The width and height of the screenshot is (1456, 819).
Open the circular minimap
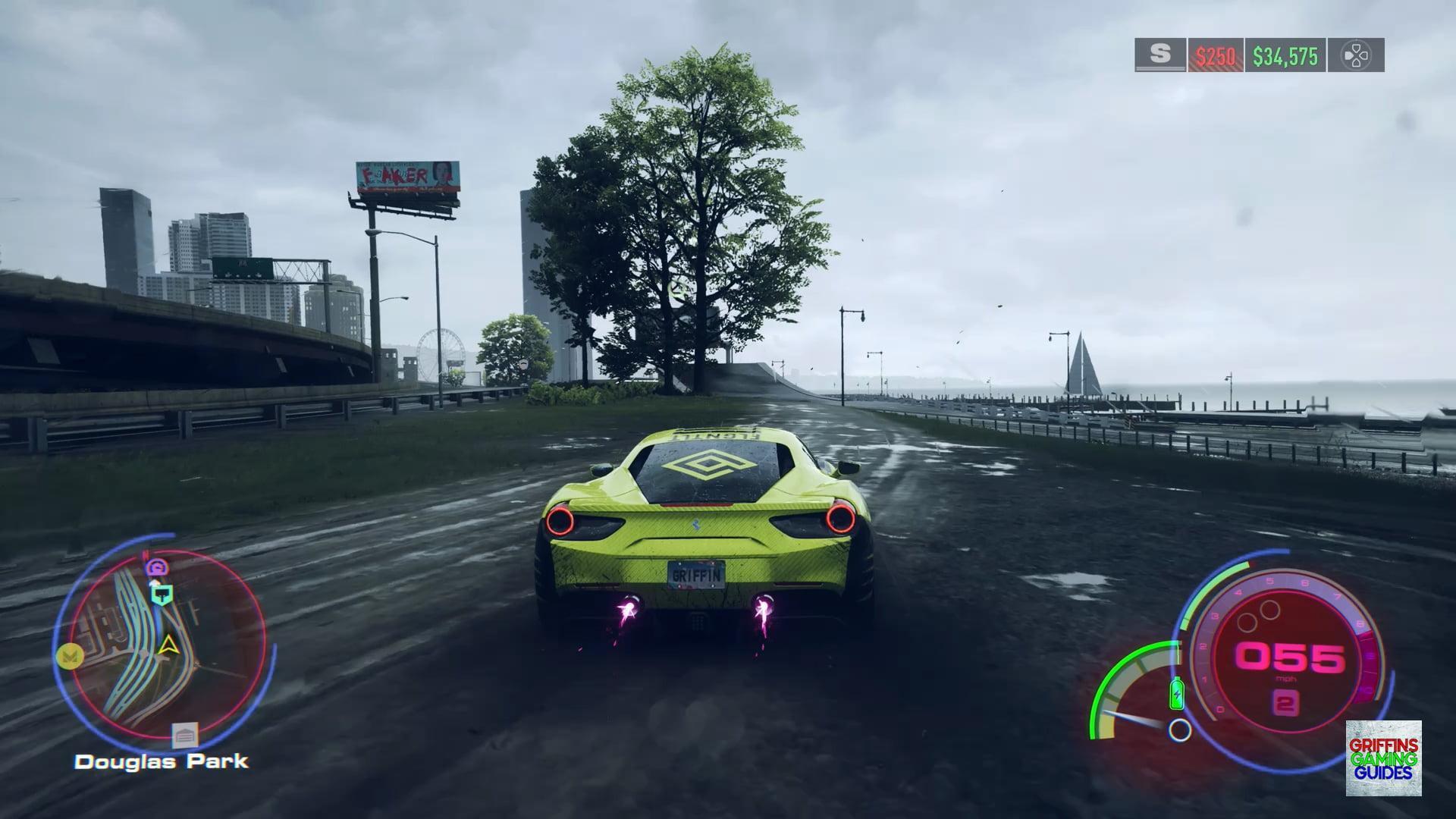point(167,647)
